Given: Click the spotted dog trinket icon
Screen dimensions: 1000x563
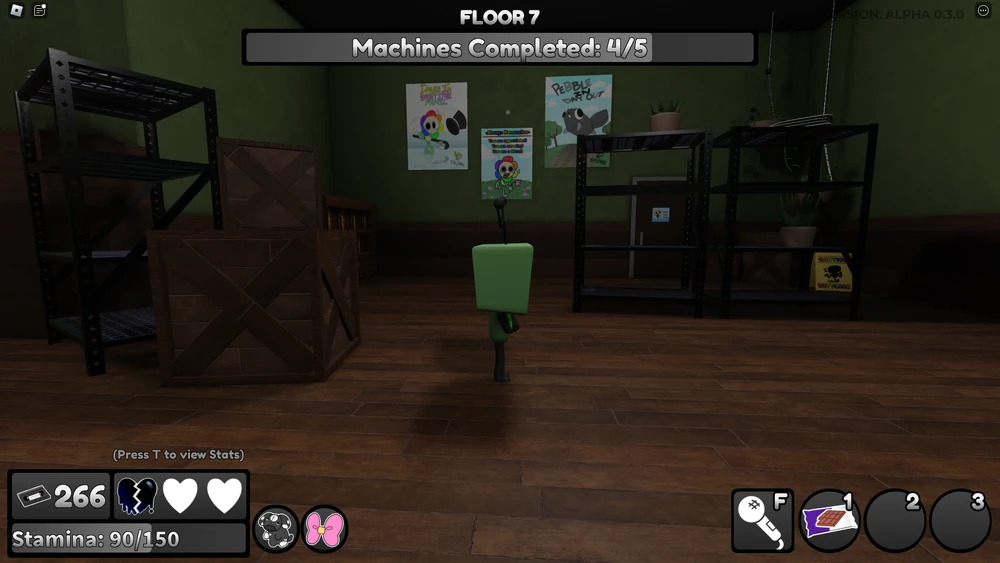Looking at the screenshot, I should [x=274, y=529].
